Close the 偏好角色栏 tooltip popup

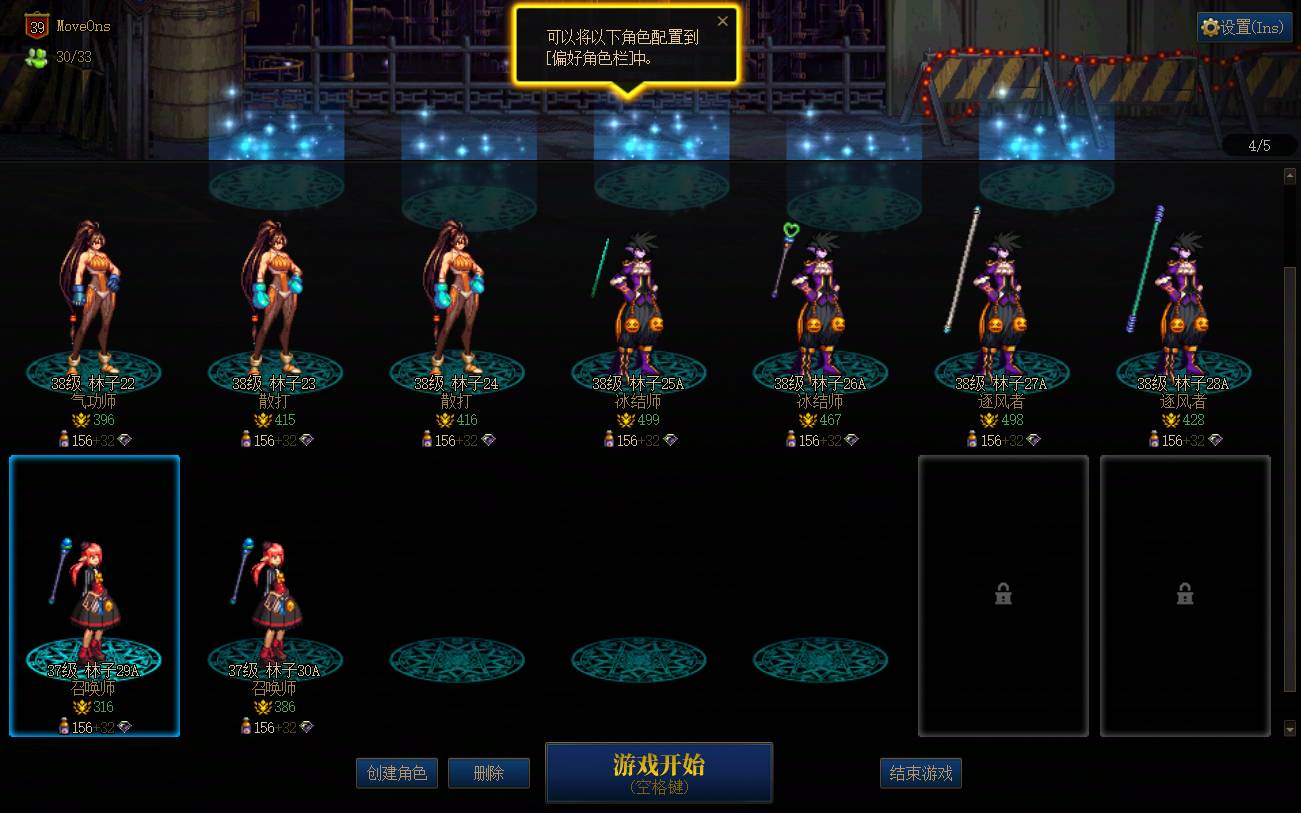tap(723, 20)
